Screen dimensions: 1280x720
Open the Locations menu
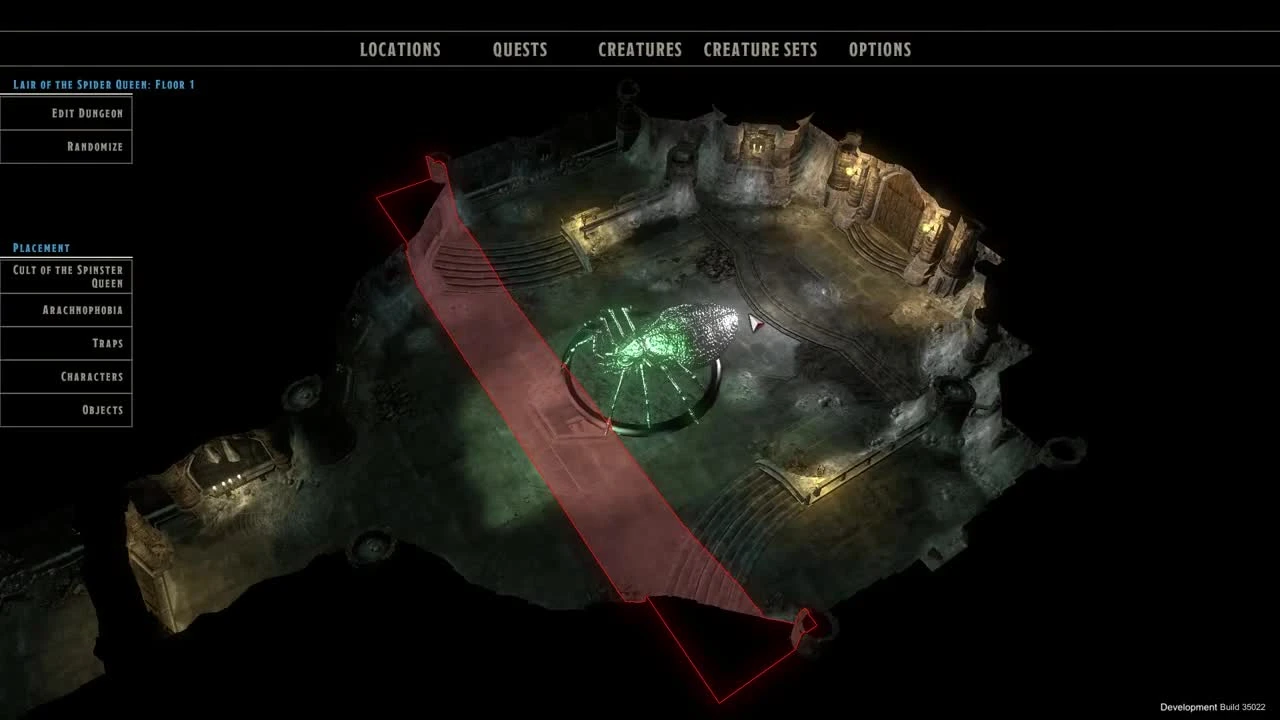399,49
